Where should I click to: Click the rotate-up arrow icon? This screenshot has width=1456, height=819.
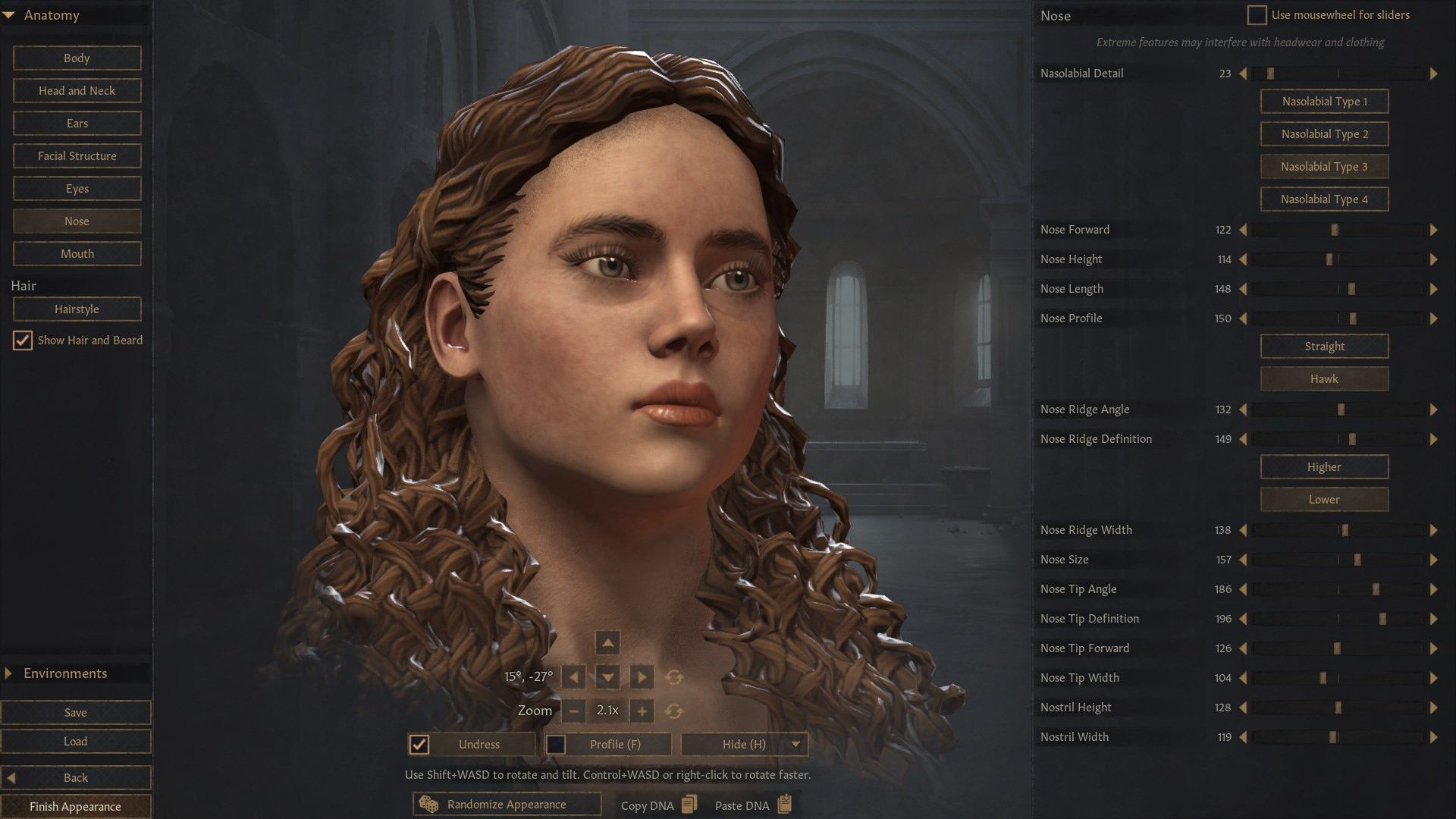coord(607,642)
